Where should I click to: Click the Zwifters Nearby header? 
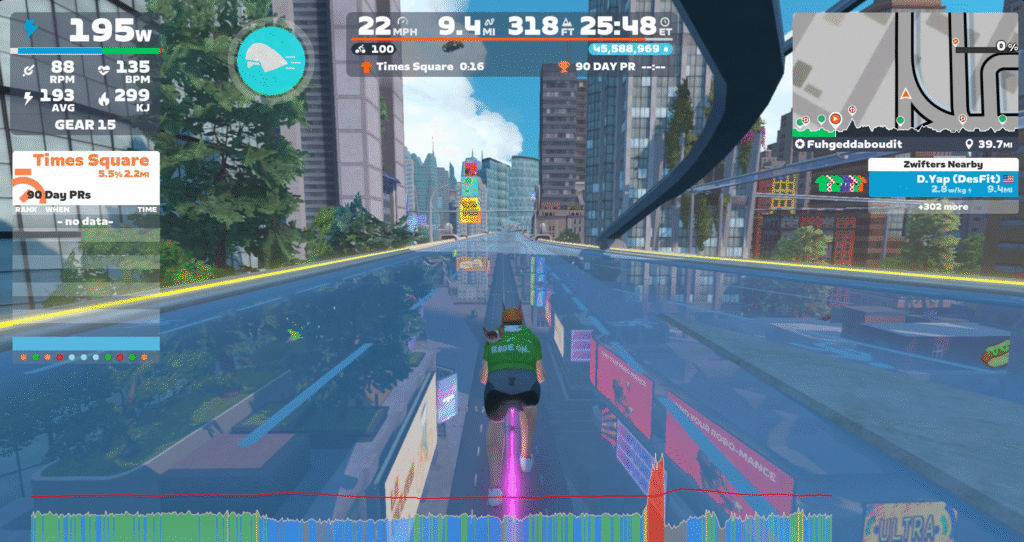[x=943, y=164]
